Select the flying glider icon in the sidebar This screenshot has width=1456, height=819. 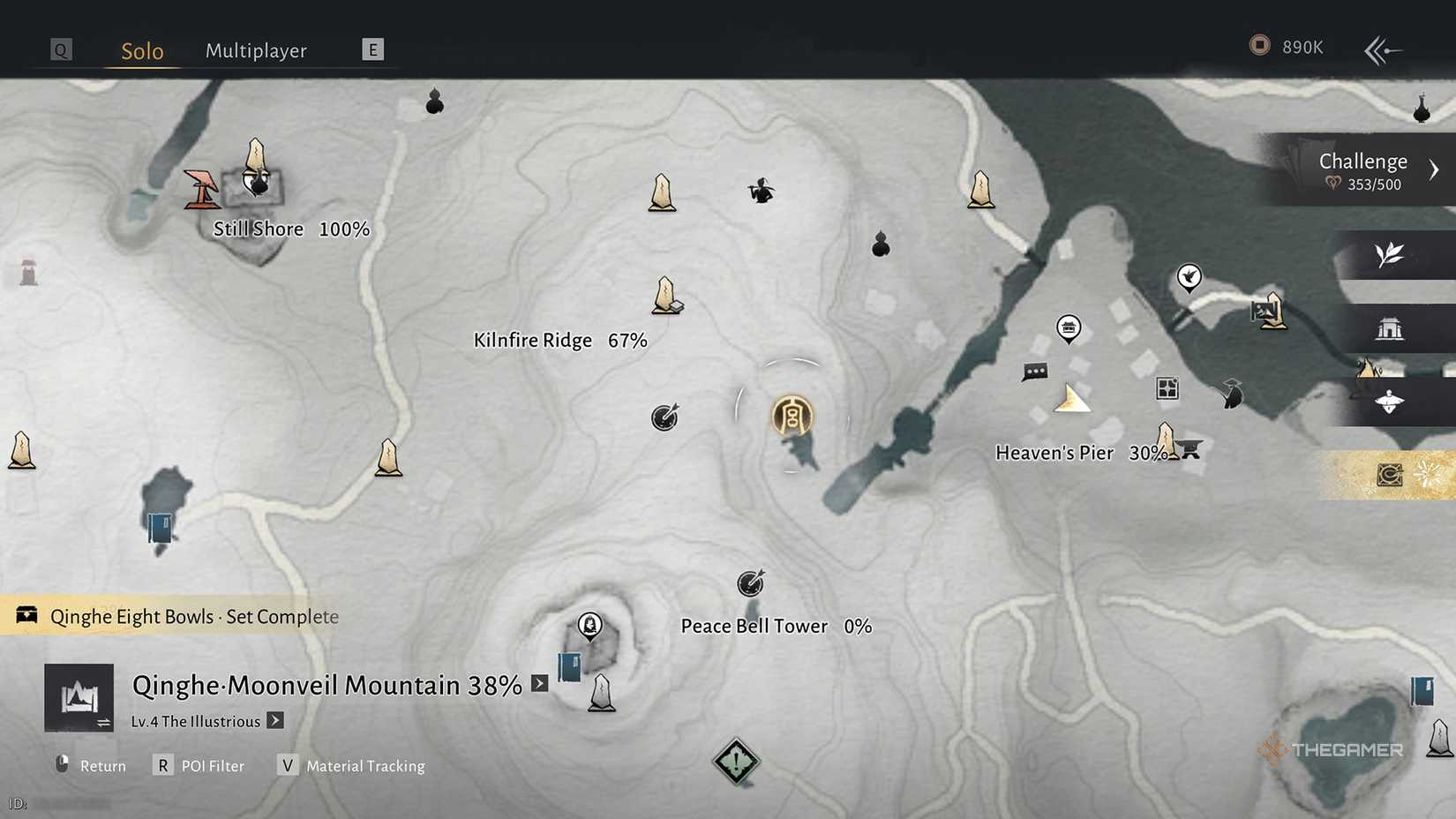point(1387,402)
